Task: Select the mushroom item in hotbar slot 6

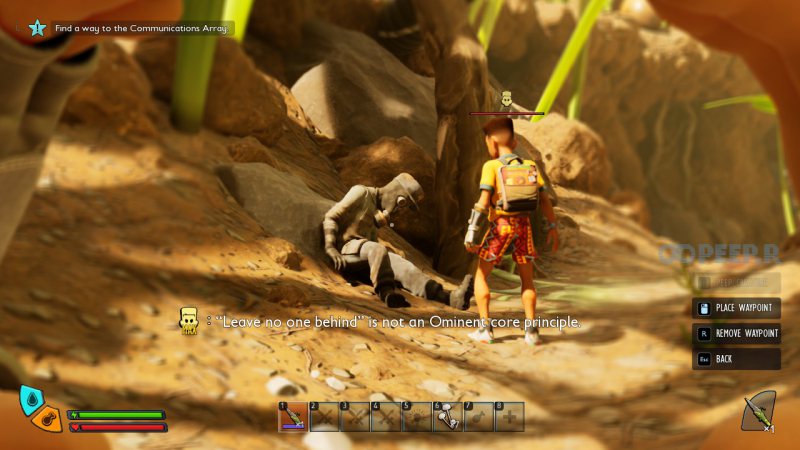Action: click(447, 416)
